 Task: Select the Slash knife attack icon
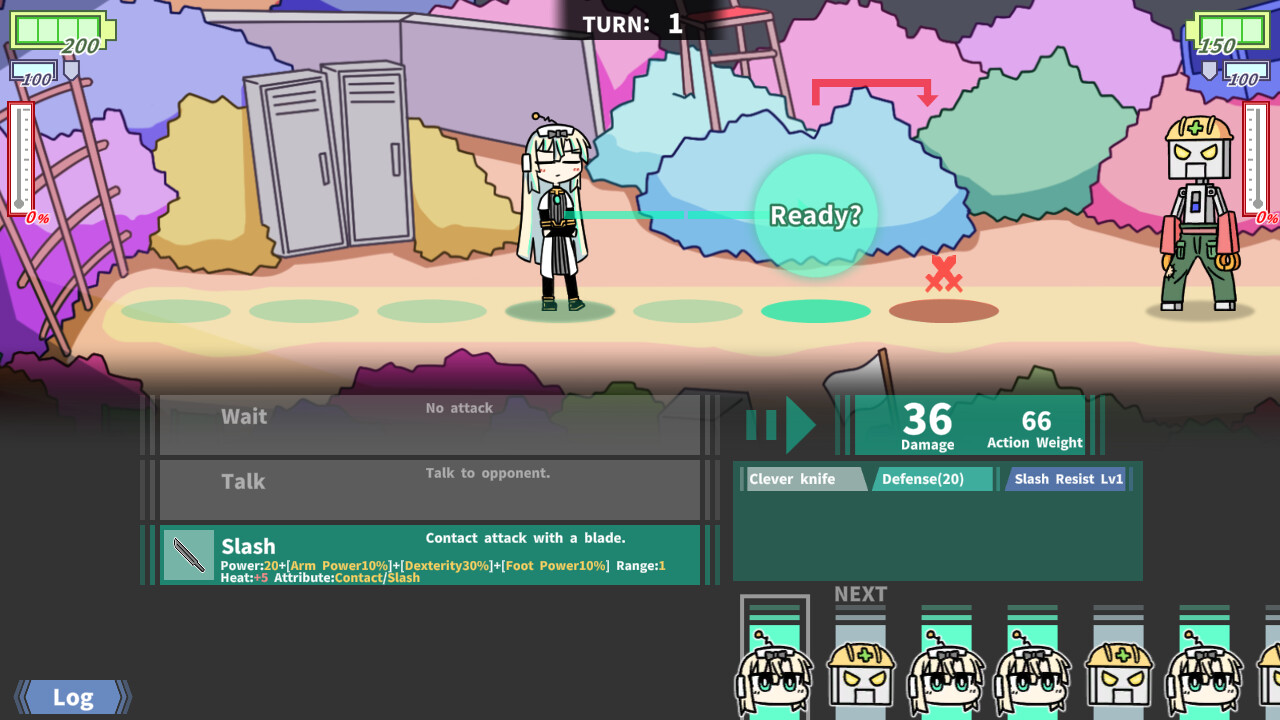pos(187,553)
